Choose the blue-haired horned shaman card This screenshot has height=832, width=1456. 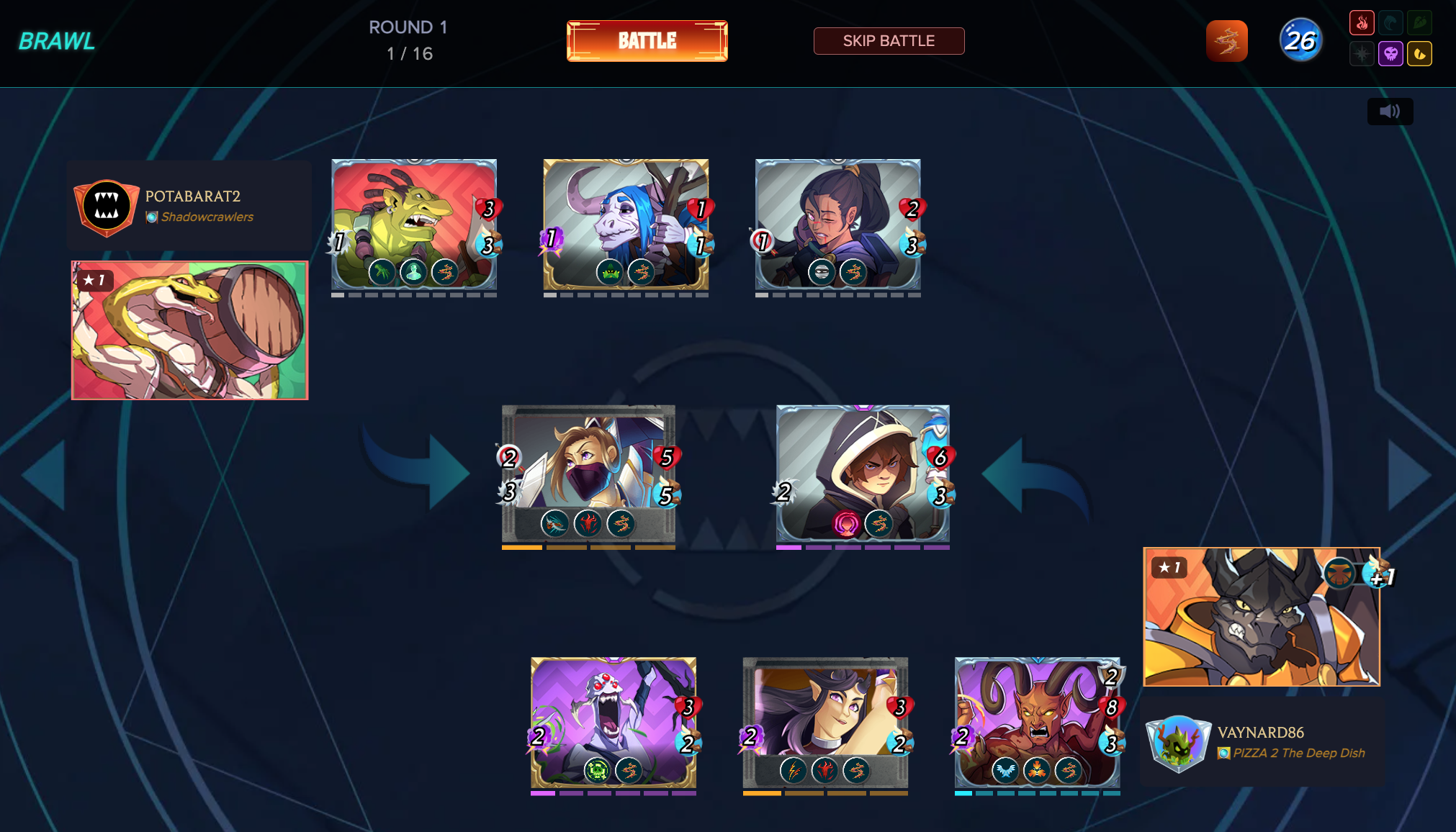pyautogui.click(x=626, y=224)
